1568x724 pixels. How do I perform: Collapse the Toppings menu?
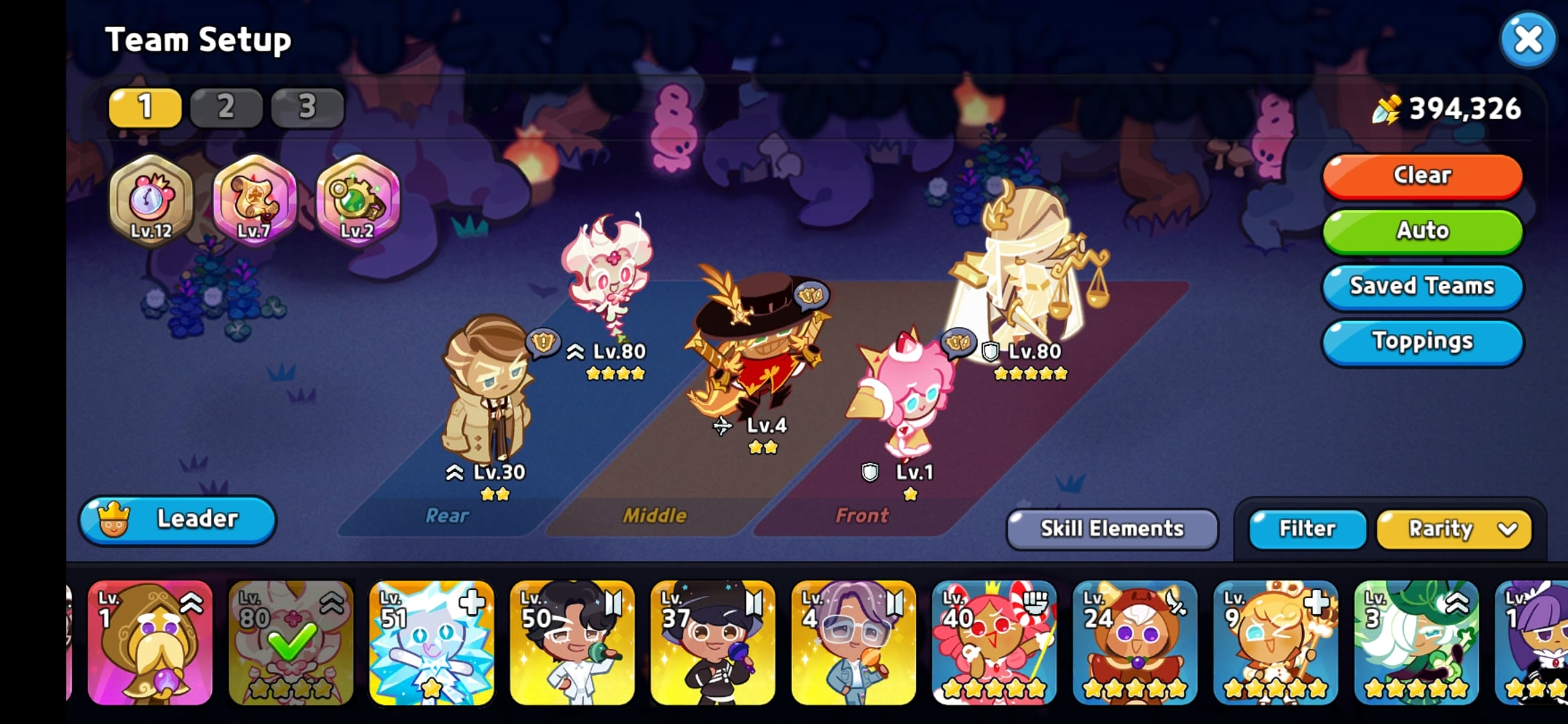[x=1422, y=341]
